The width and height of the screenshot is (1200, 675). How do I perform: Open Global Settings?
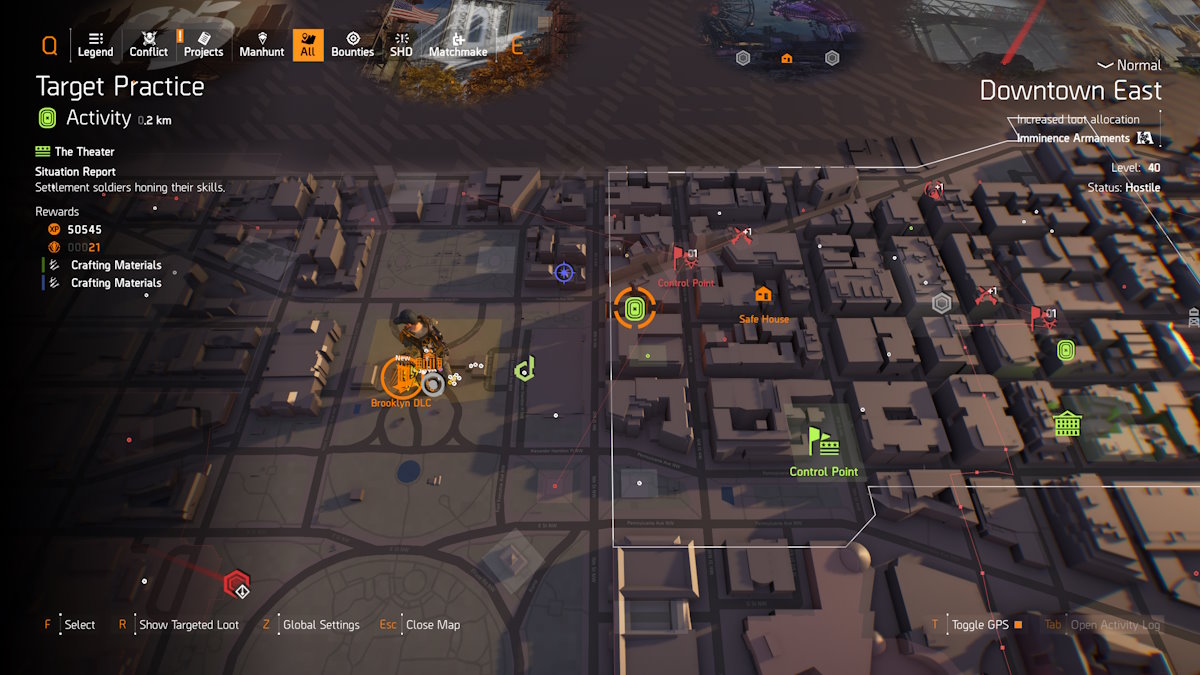click(321, 625)
